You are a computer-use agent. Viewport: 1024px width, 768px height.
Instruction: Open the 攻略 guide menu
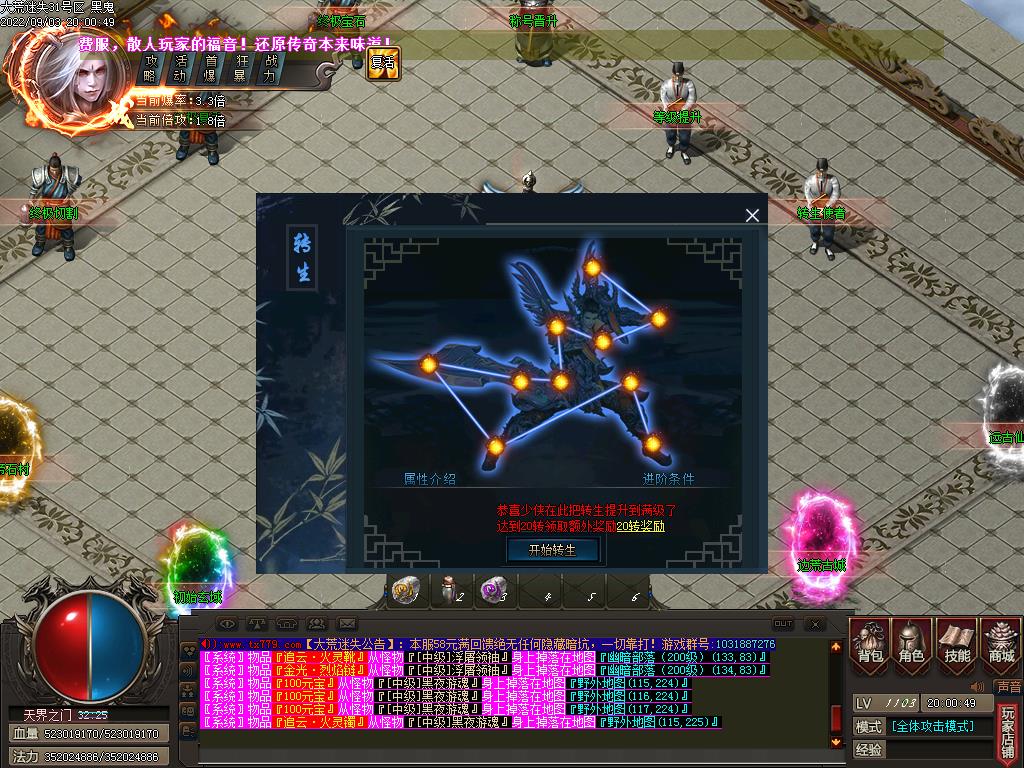pyautogui.click(x=151, y=67)
